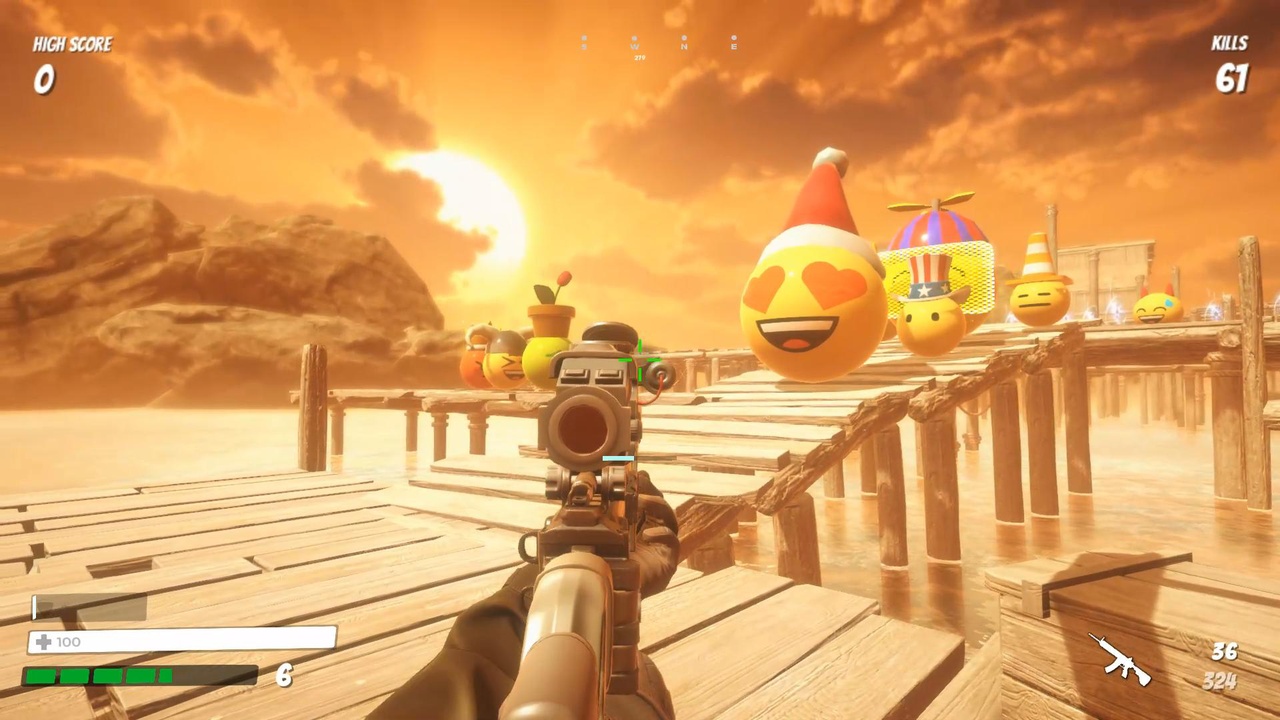The image size is (1280, 720).
Task: Click the 279 heading readout below the compass
Action: point(639,58)
